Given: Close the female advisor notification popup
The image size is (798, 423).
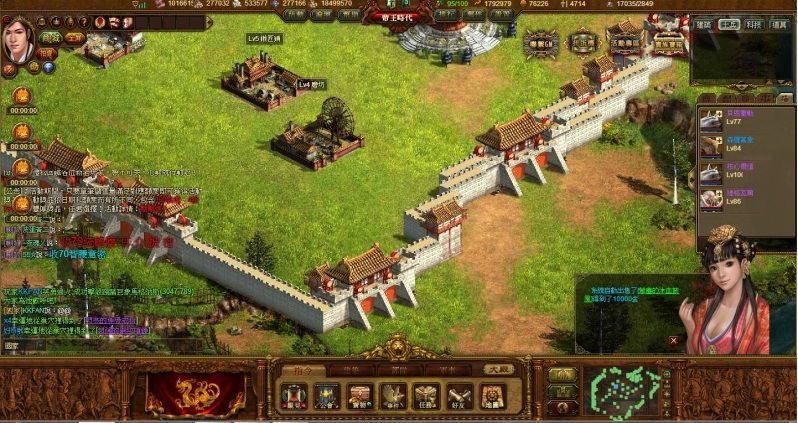Looking at the screenshot, I should click(673, 342).
